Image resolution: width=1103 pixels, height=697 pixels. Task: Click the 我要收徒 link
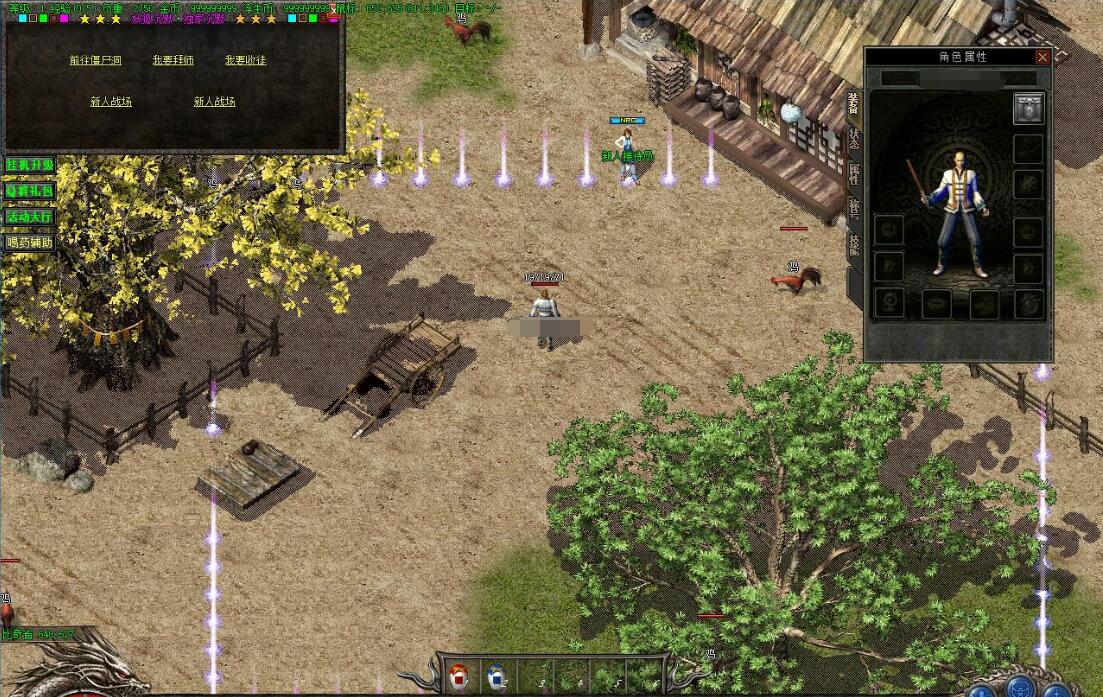point(245,60)
